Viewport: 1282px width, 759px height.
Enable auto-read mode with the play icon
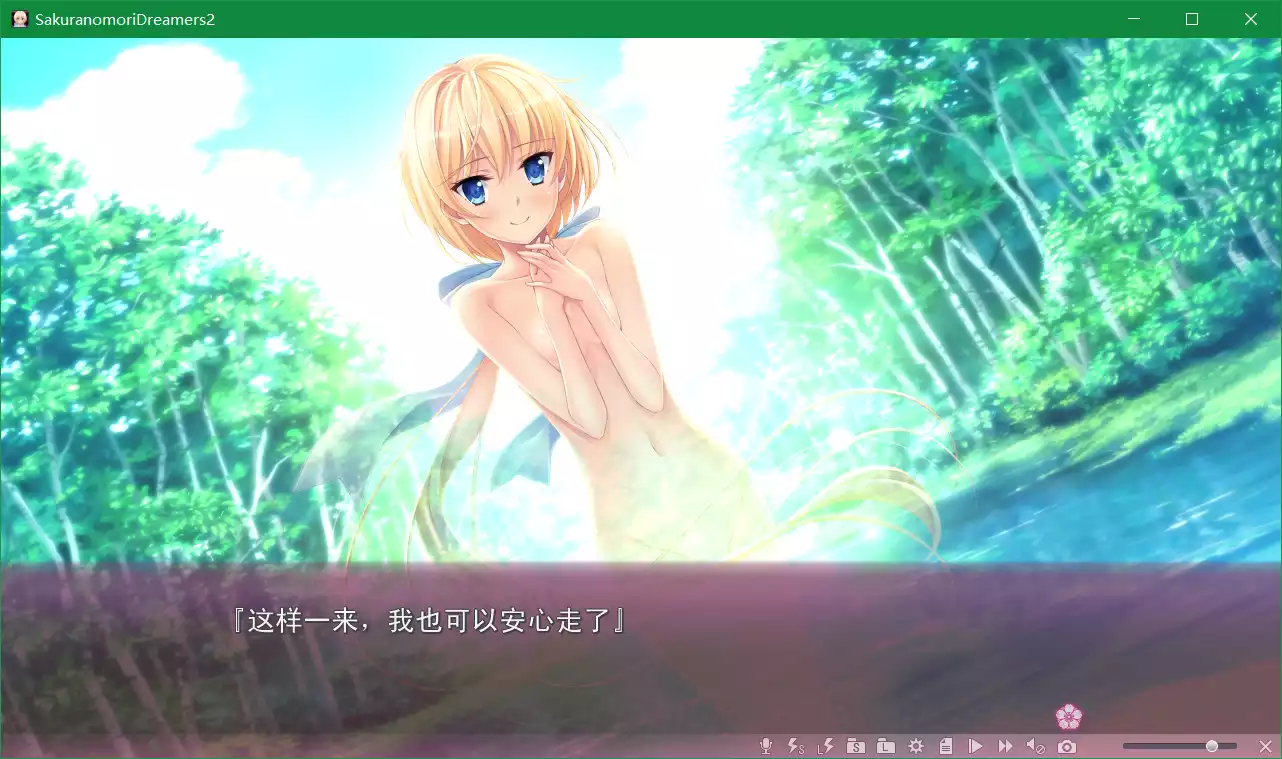[976, 745]
